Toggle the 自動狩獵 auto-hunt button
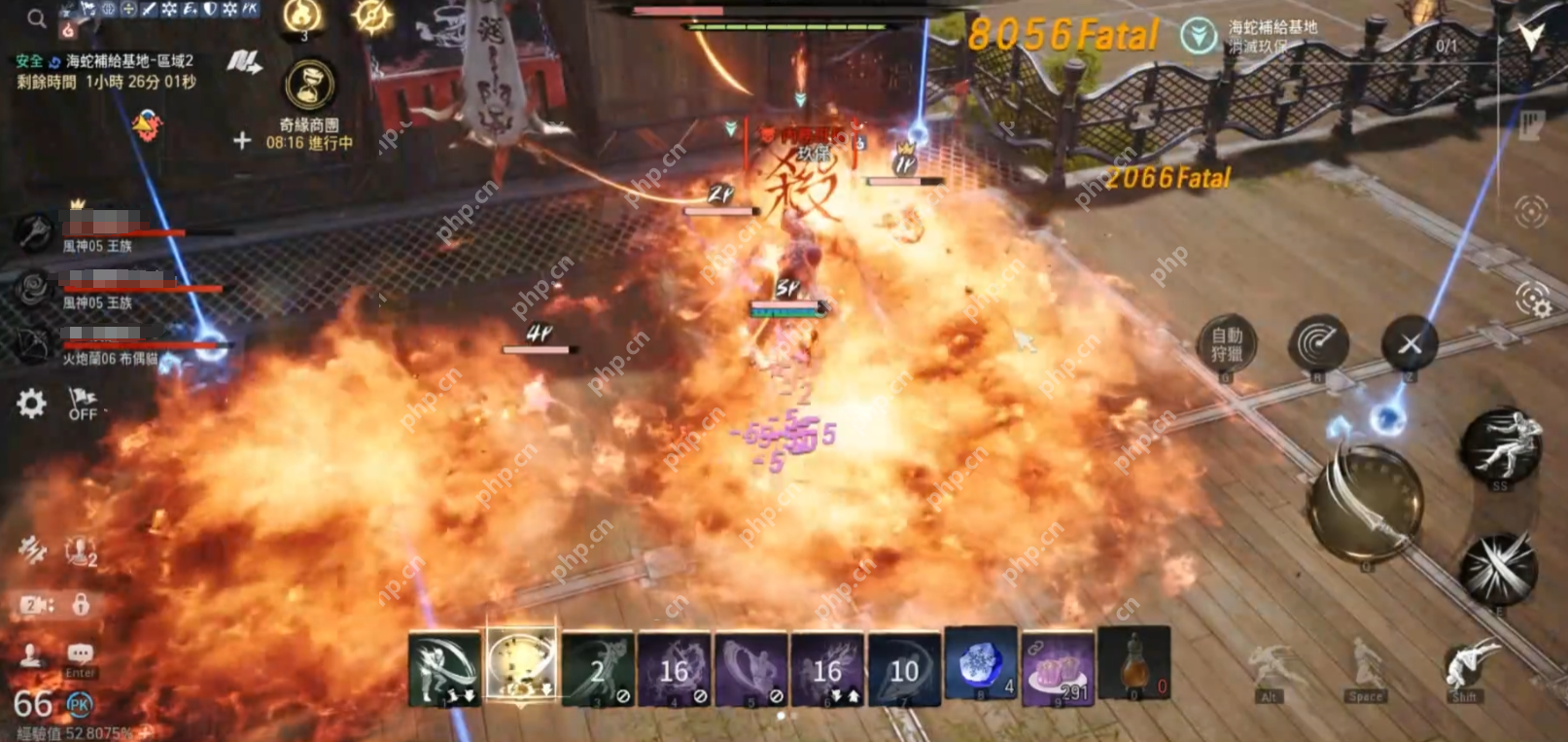The height and width of the screenshot is (742, 1568). click(1226, 344)
